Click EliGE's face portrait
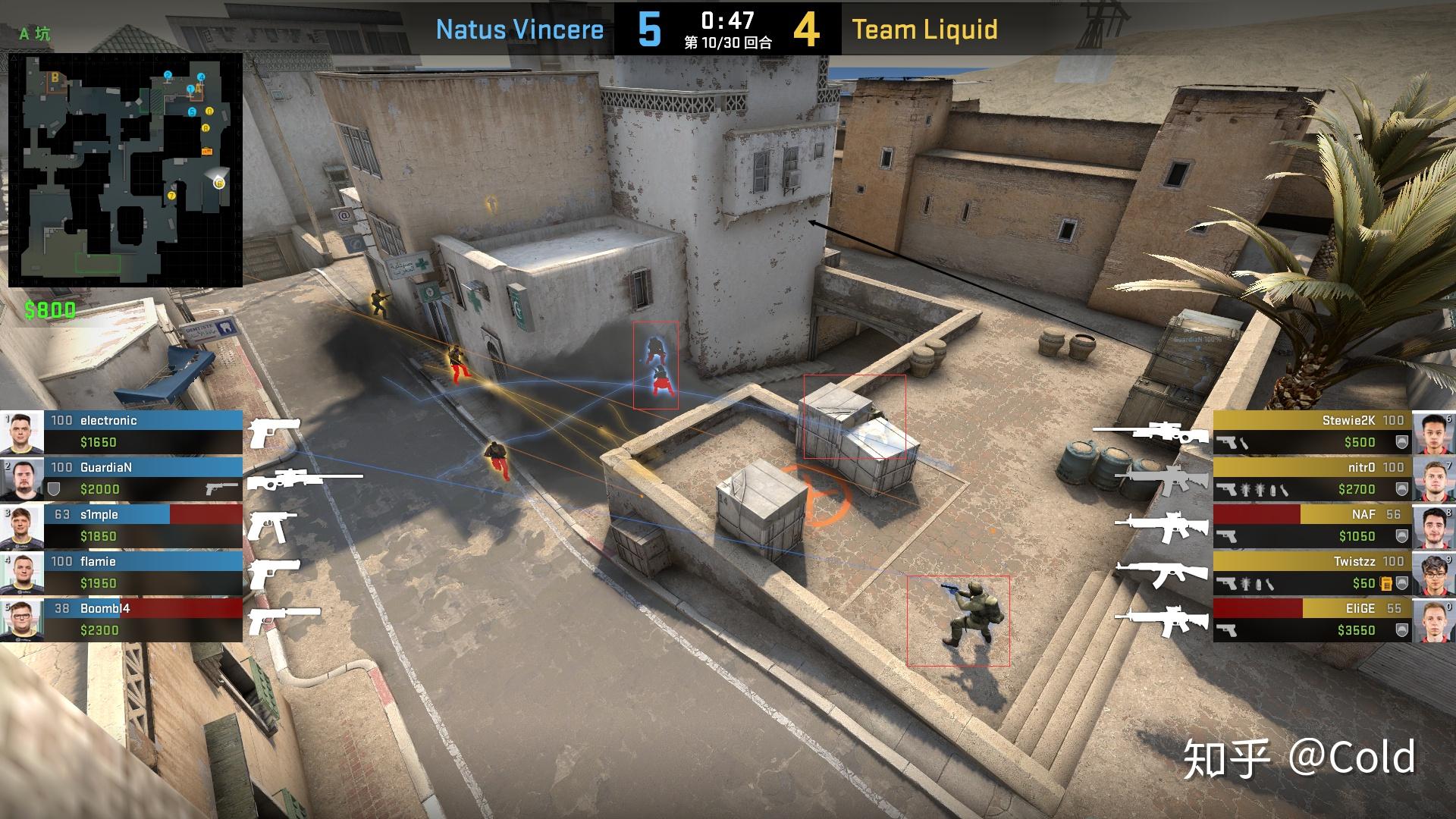Viewport: 1456px width, 819px height. (x=1433, y=620)
